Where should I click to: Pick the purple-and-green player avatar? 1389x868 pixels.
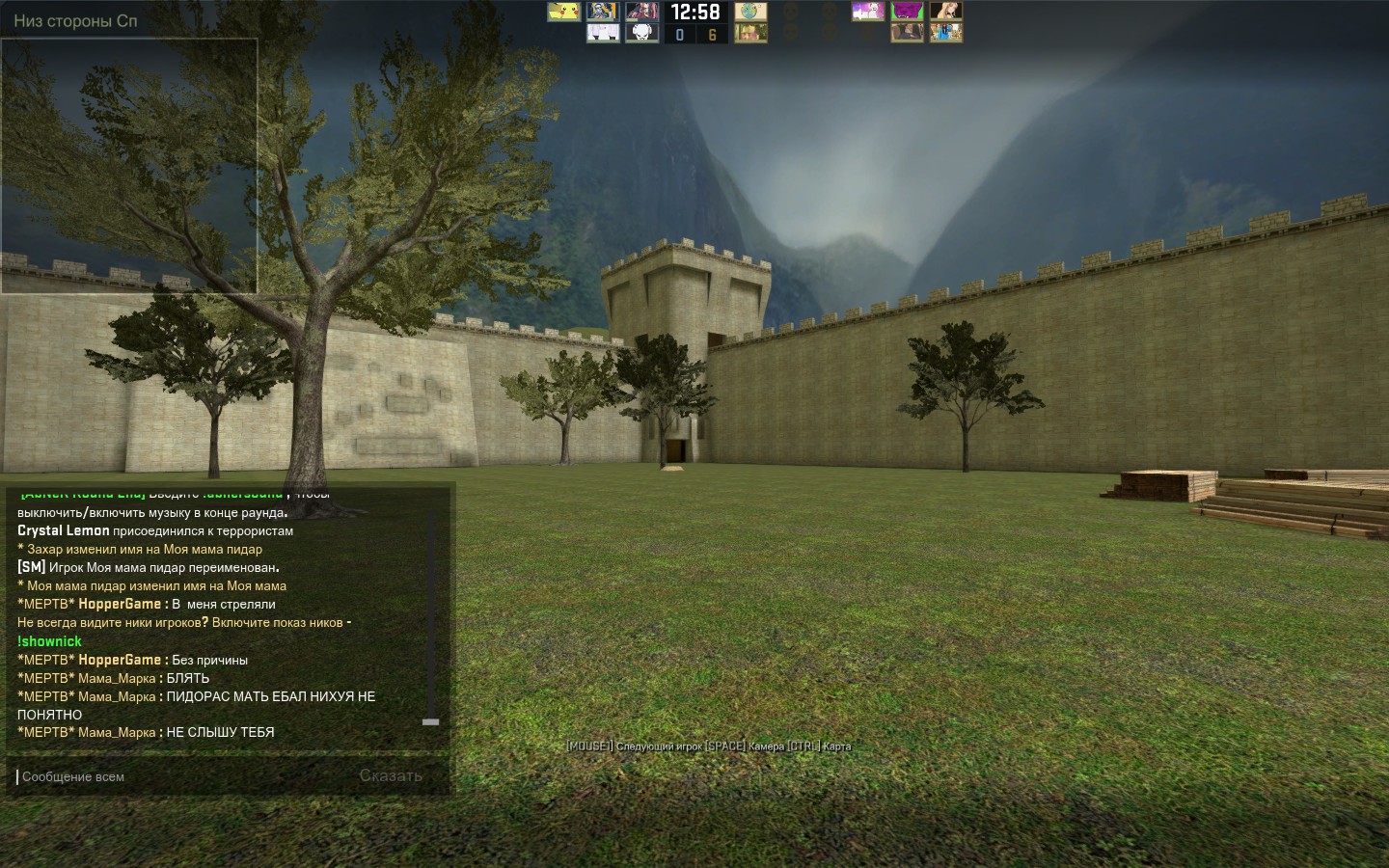tap(907, 12)
